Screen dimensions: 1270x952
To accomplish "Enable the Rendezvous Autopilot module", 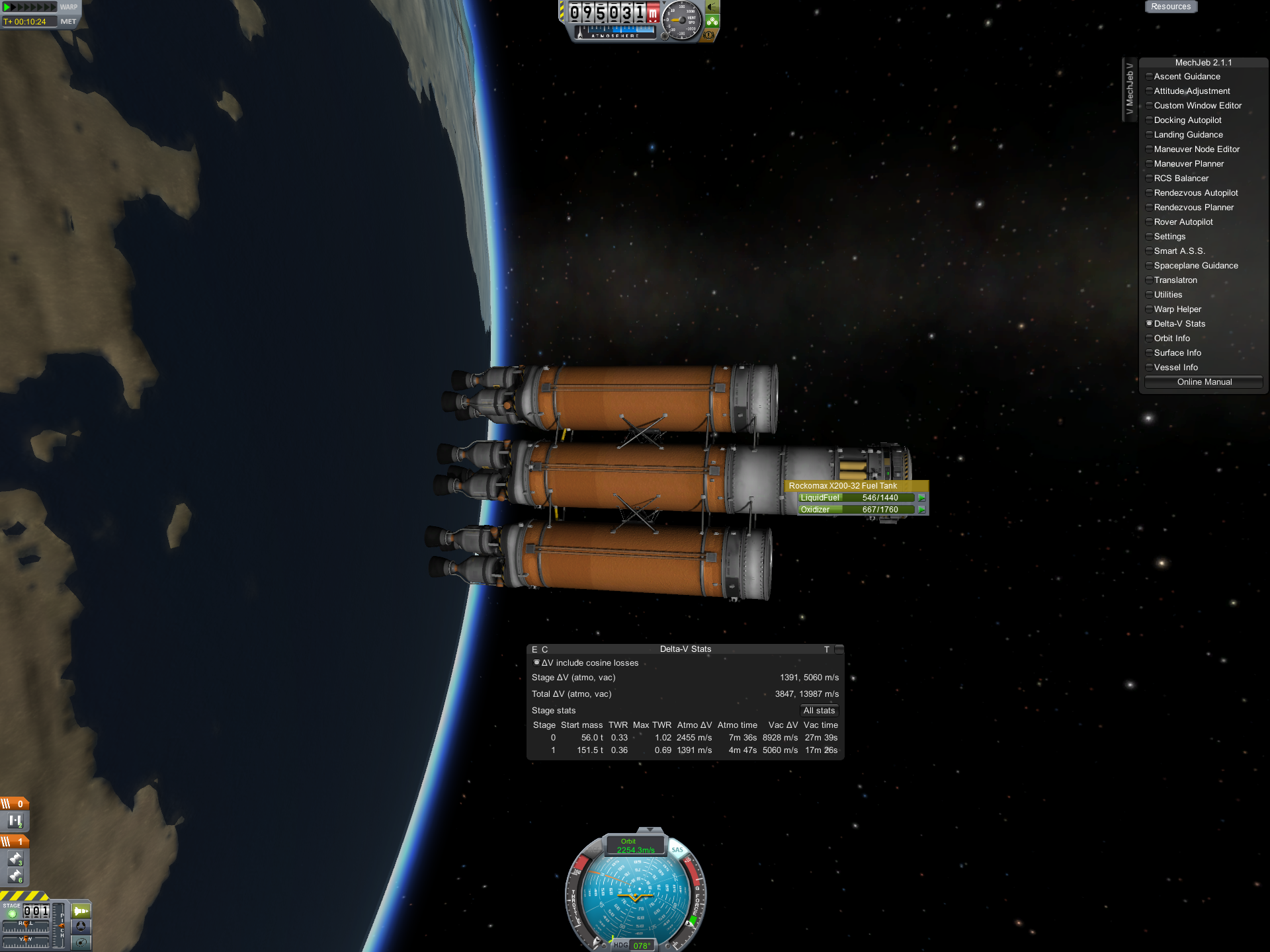I will click(1195, 193).
